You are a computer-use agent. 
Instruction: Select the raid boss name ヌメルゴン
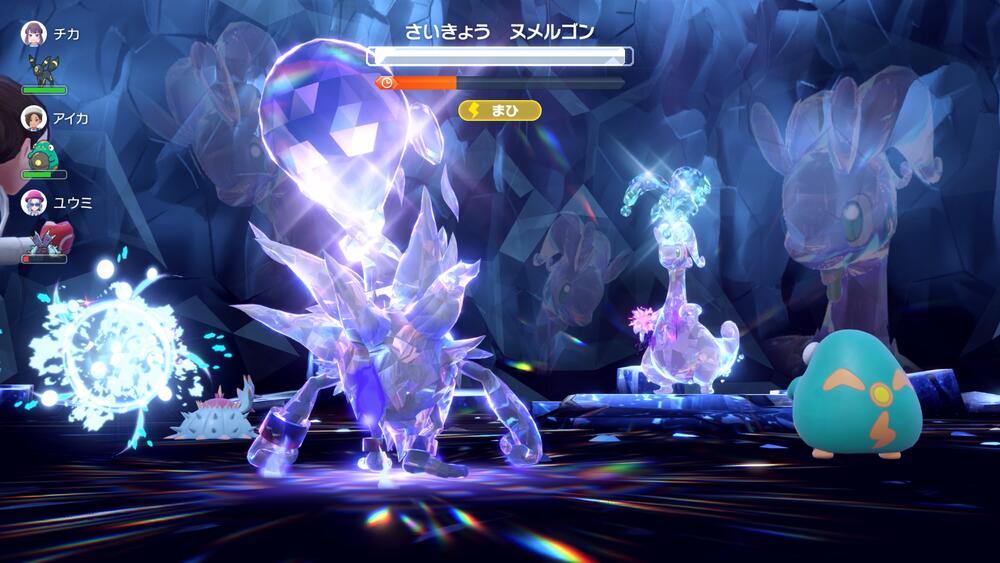click(551, 31)
